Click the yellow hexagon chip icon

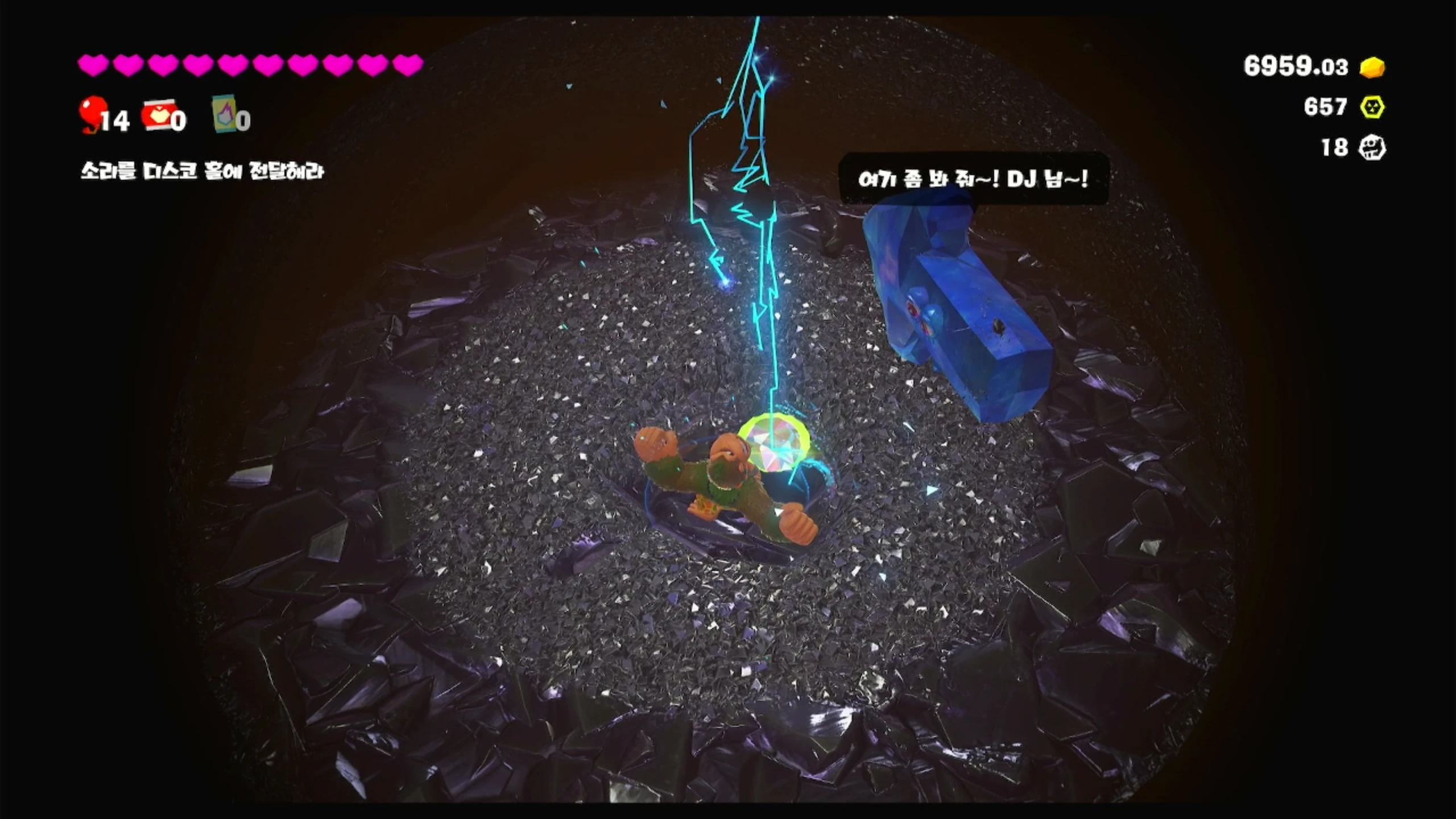(x=1372, y=107)
